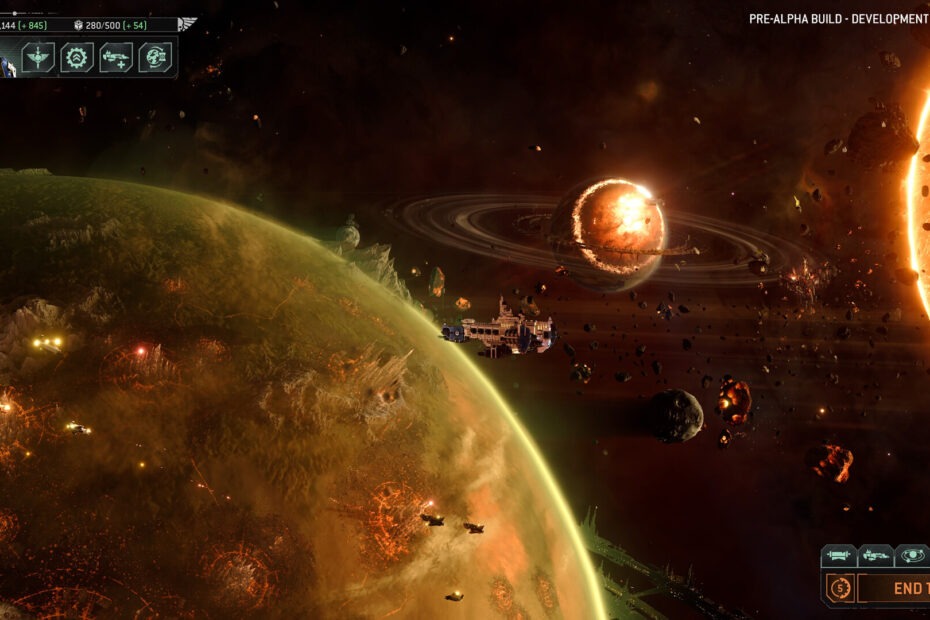930x620 pixels.
Task: Open the winged skull faction emblem
Action: coord(186,24)
